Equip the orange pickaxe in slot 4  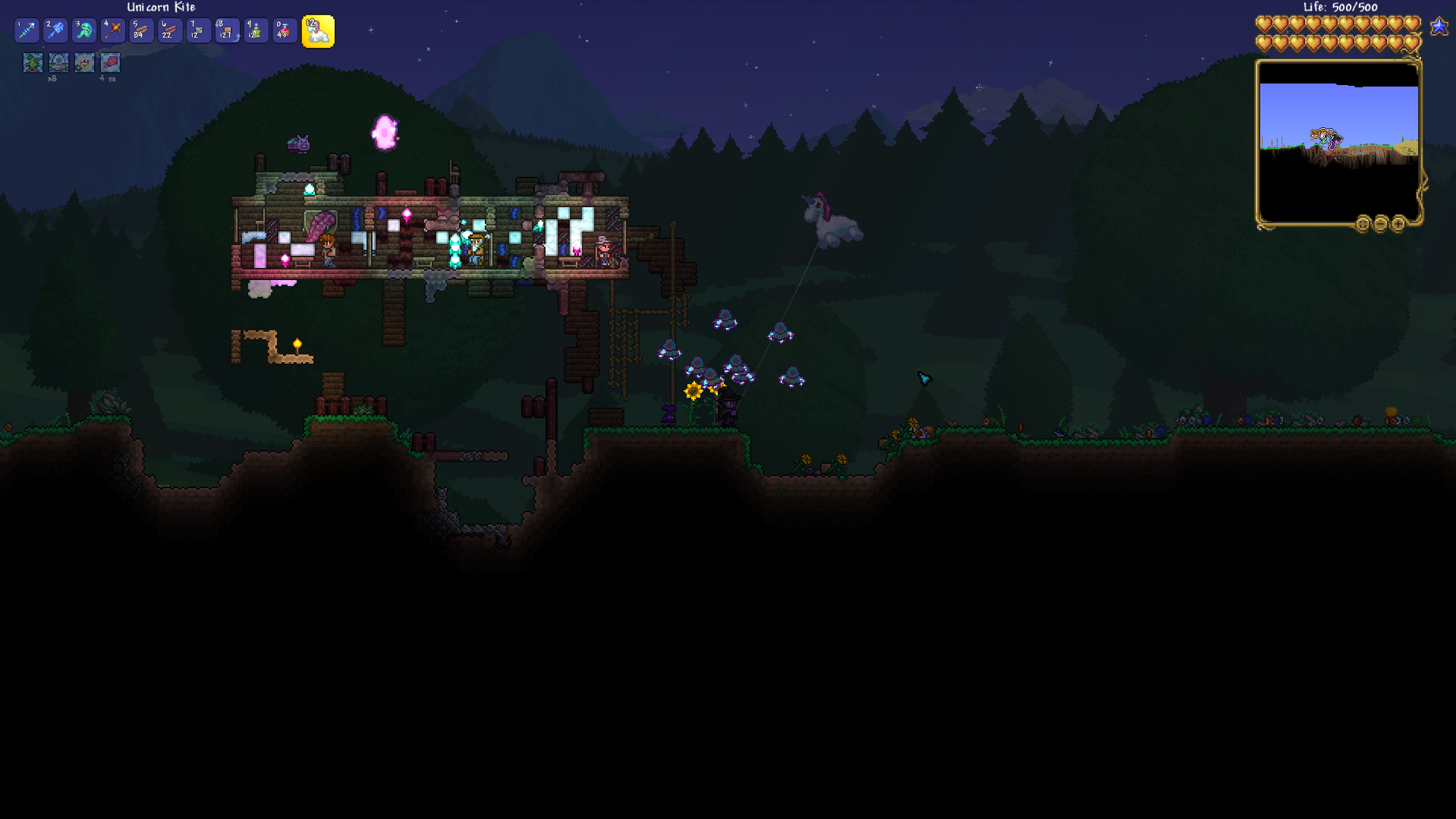pyautogui.click(x=113, y=31)
